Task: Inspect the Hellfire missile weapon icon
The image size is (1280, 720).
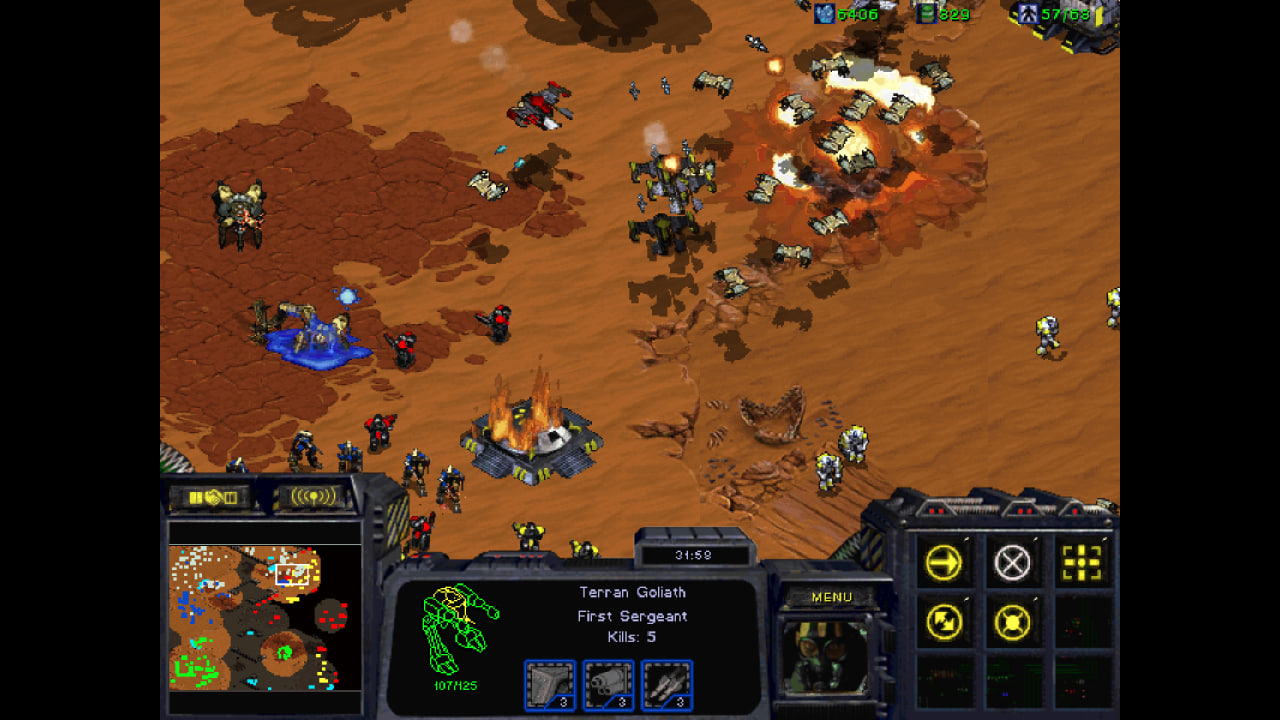Action: pos(667,685)
